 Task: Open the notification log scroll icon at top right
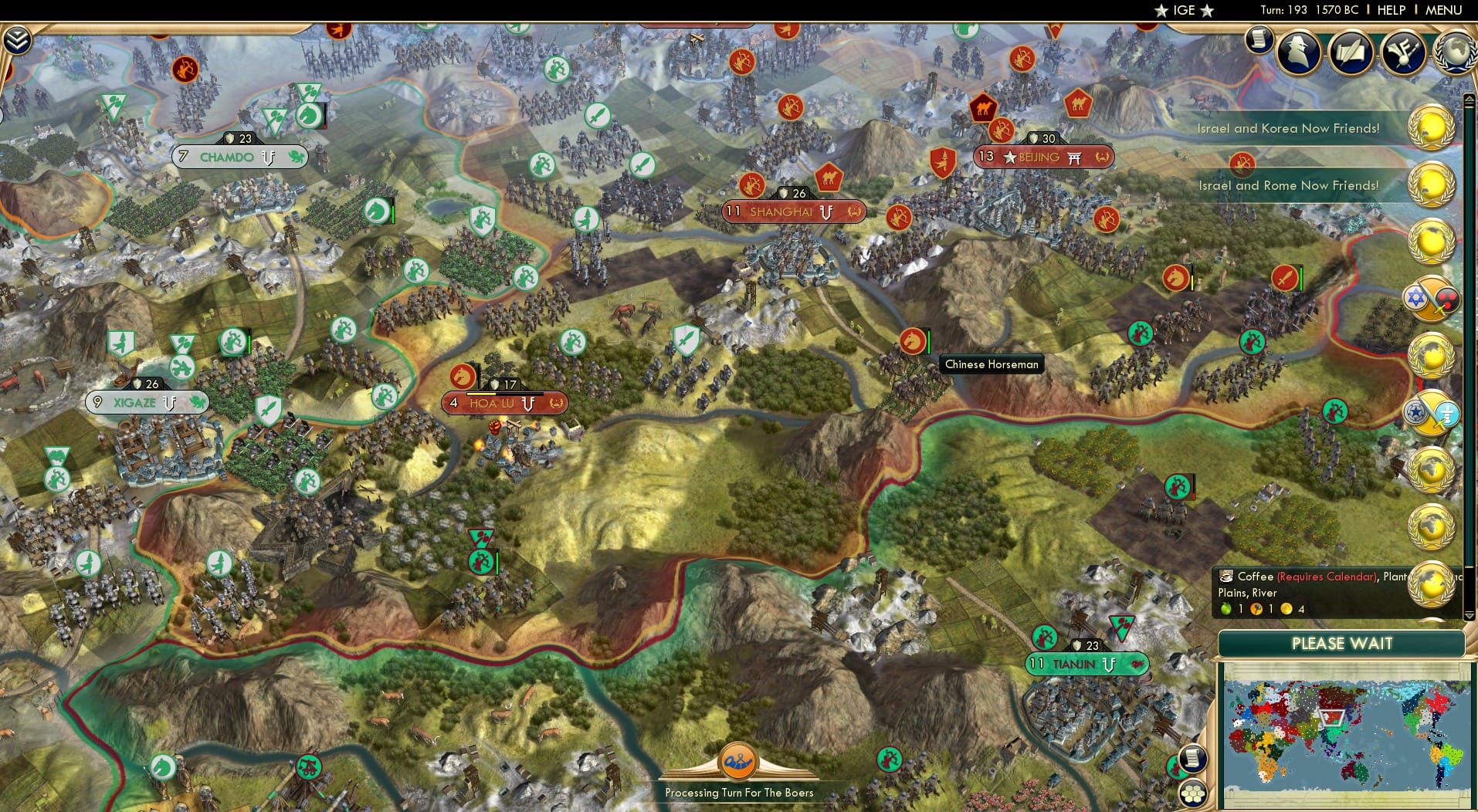(x=1258, y=40)
